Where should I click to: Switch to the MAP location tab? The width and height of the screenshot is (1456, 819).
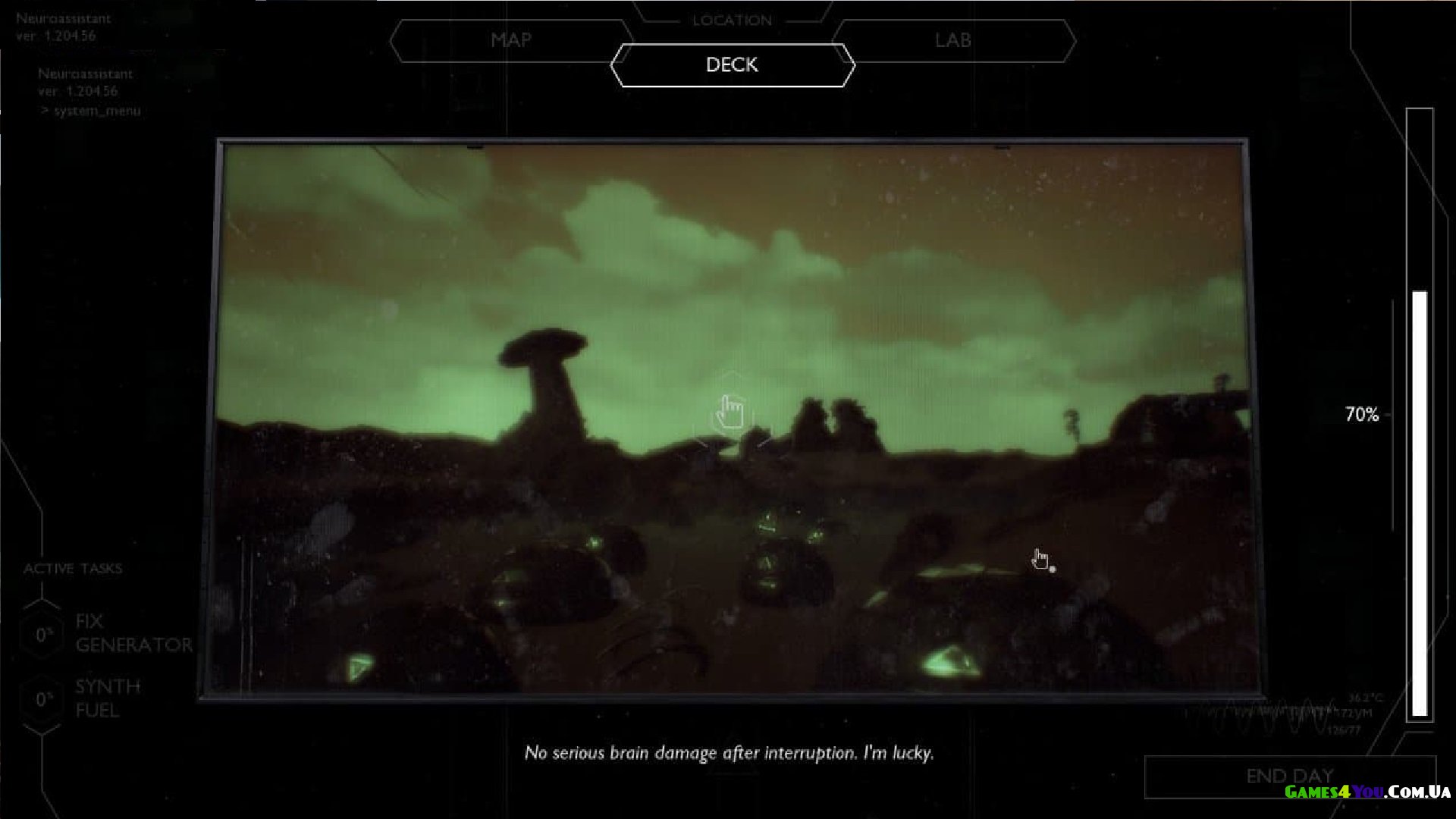coord(510,40)
